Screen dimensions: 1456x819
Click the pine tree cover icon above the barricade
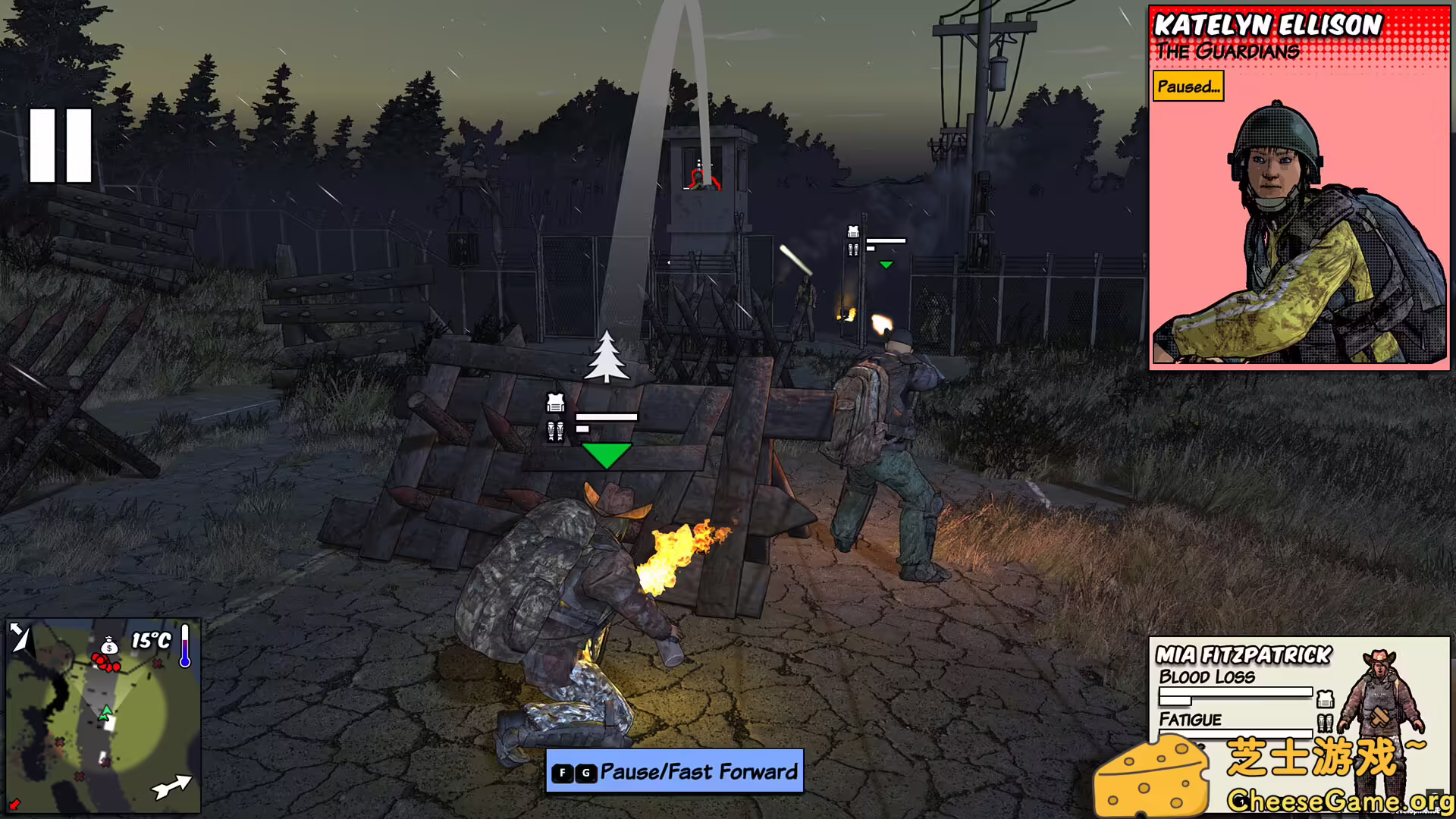point(607,358)
